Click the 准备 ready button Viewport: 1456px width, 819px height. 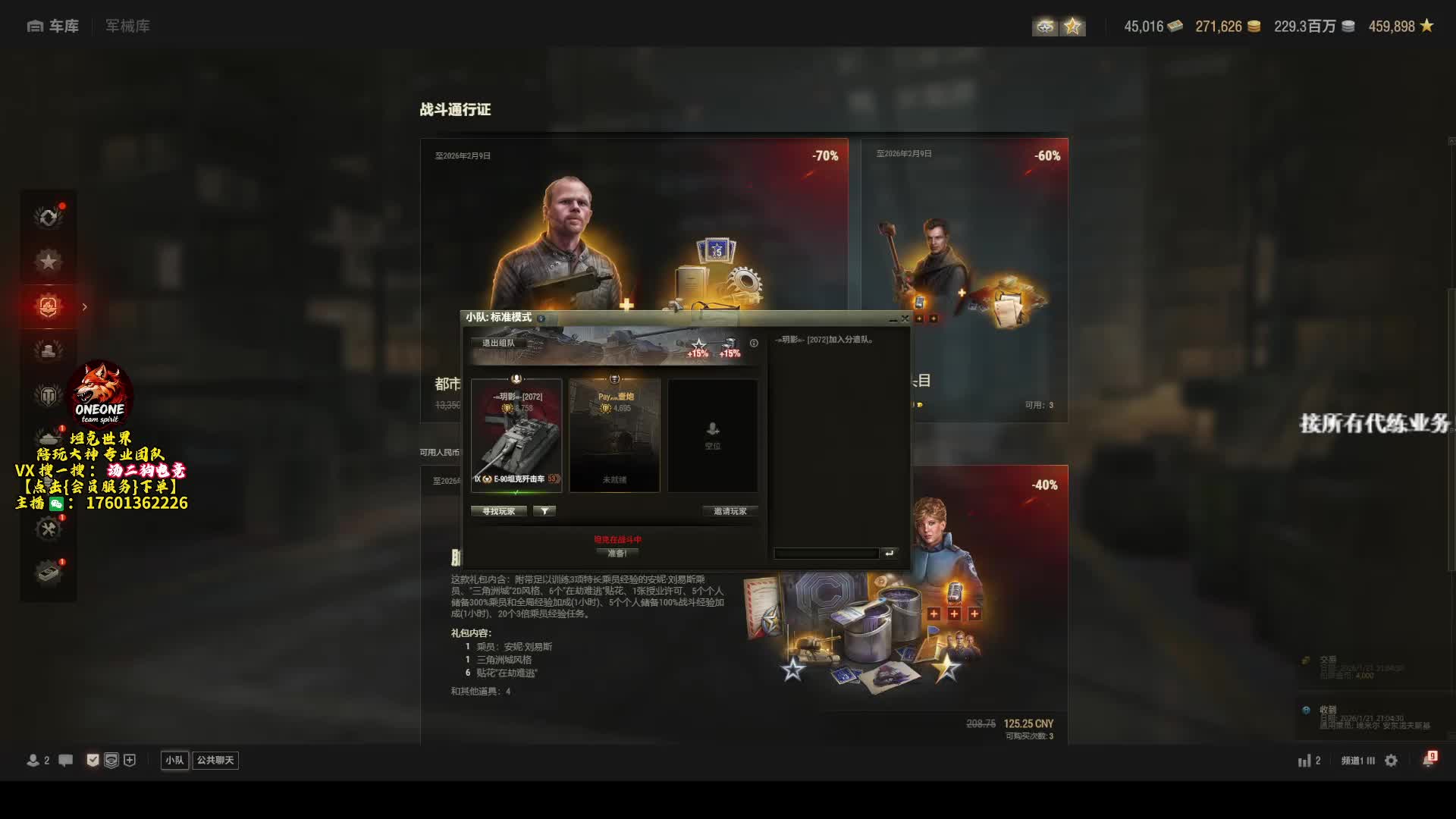617,554
